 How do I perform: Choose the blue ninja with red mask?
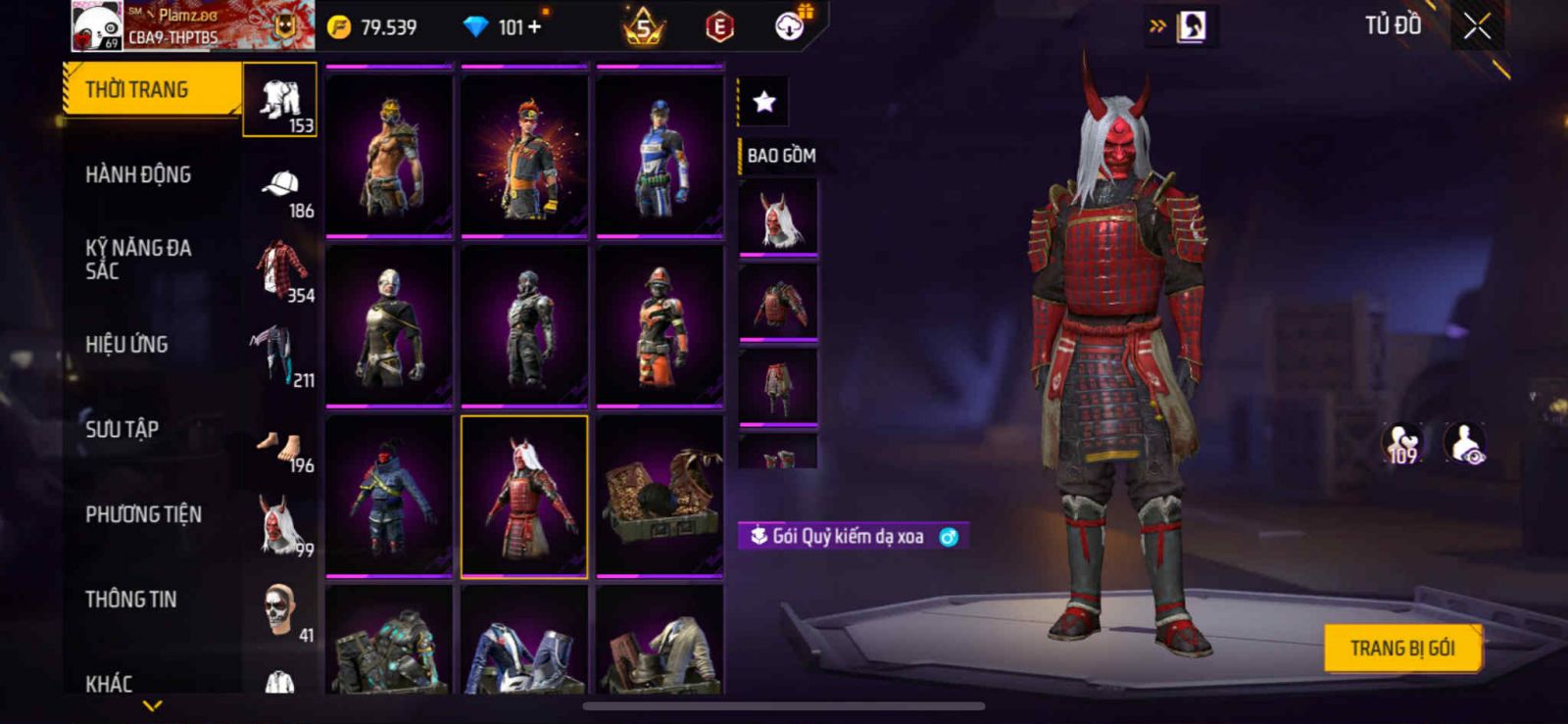(389, 497)
